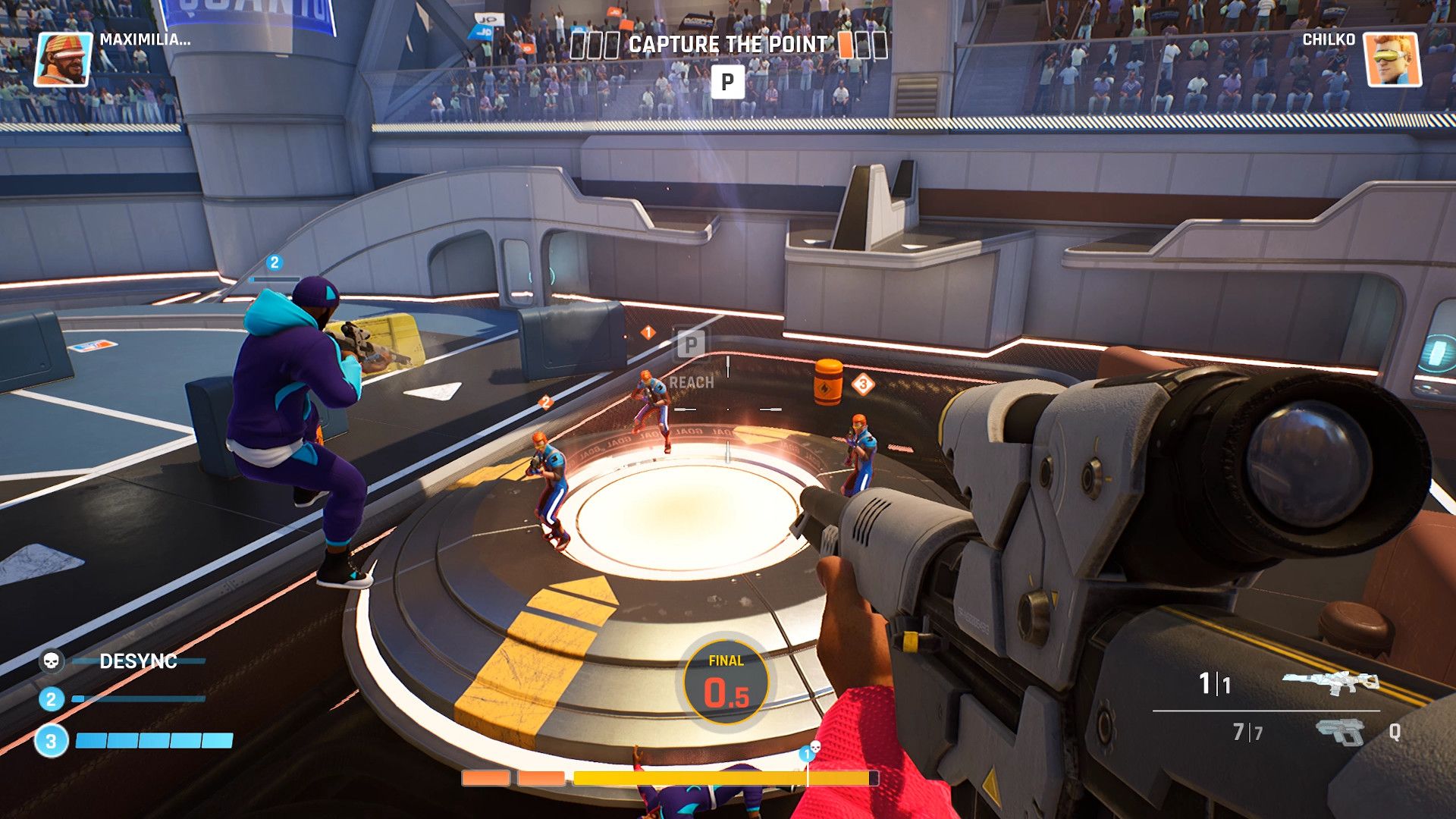Select teammate number 2 status badge
Image resolution: width=1456 pixels, height=819 pixels.
click(51, 698)
